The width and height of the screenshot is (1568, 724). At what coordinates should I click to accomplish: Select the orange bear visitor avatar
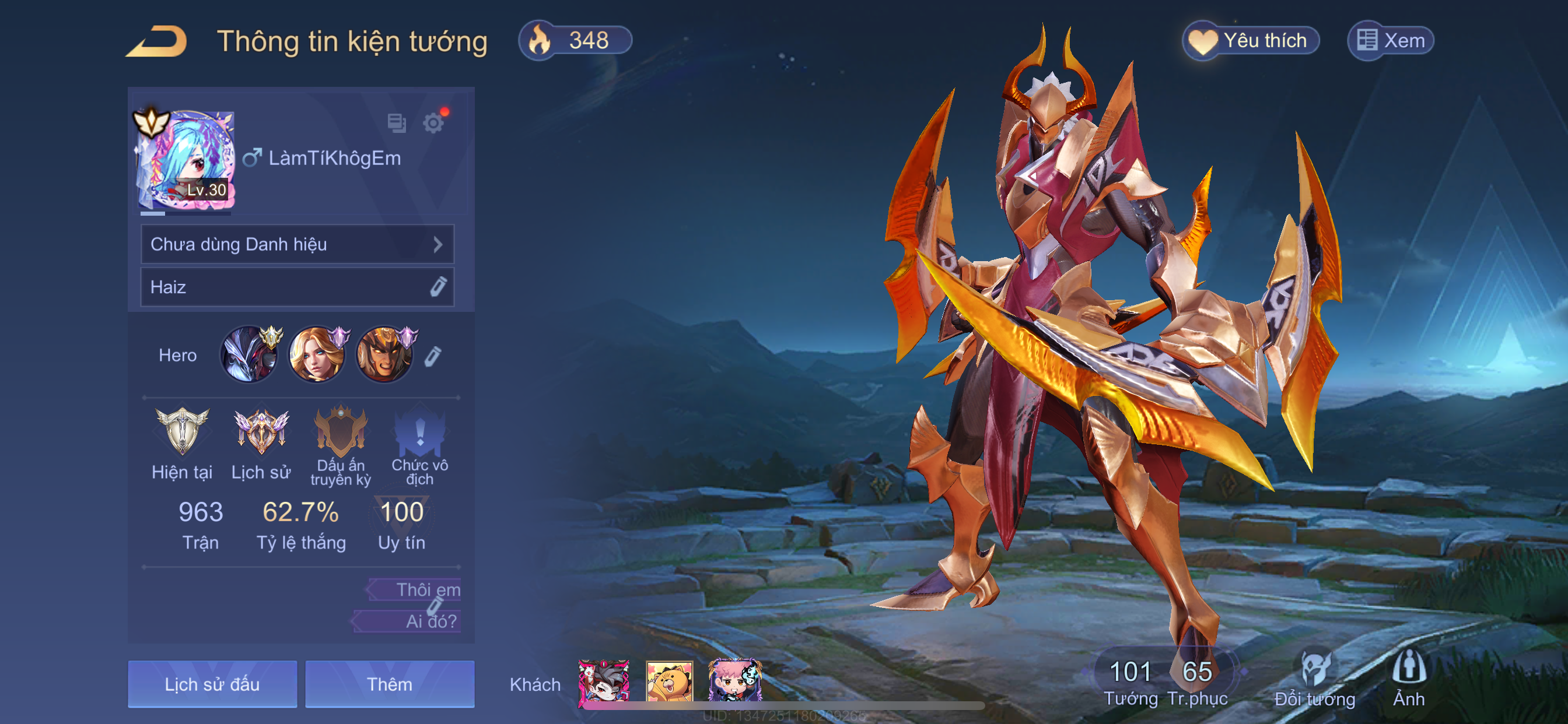669,681
